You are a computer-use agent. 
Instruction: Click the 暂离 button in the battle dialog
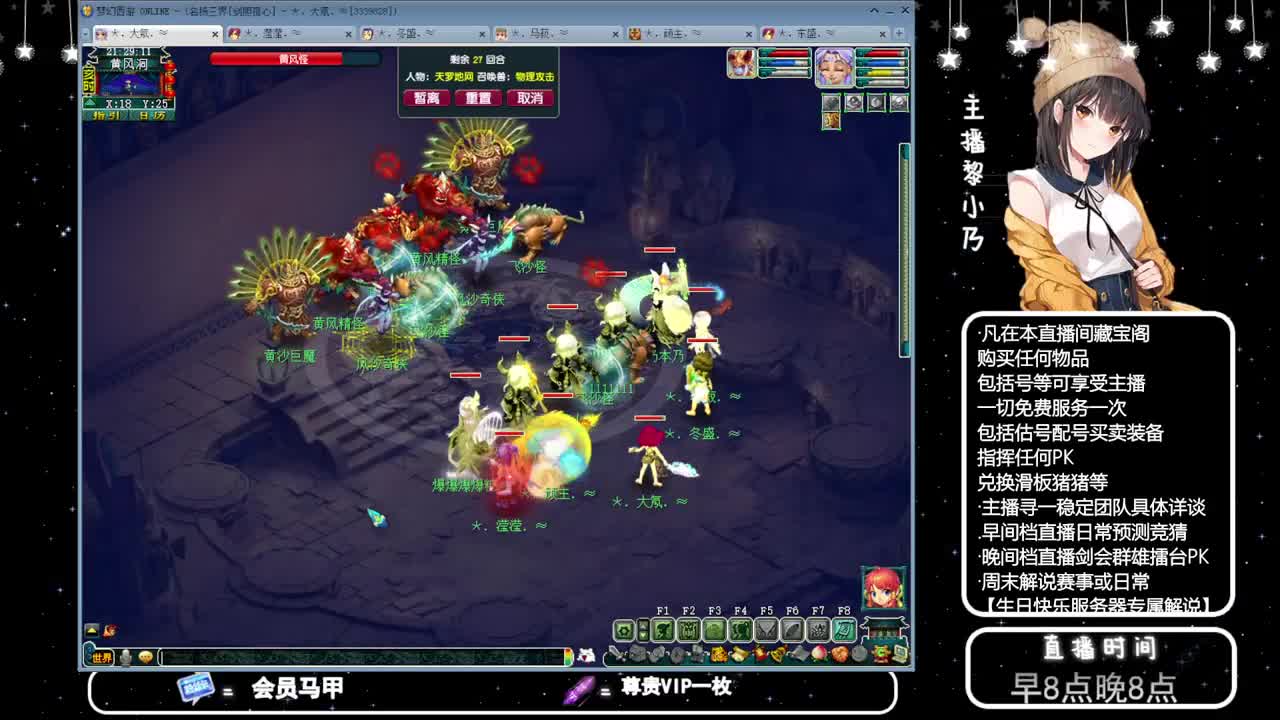[x=427, y=98]
